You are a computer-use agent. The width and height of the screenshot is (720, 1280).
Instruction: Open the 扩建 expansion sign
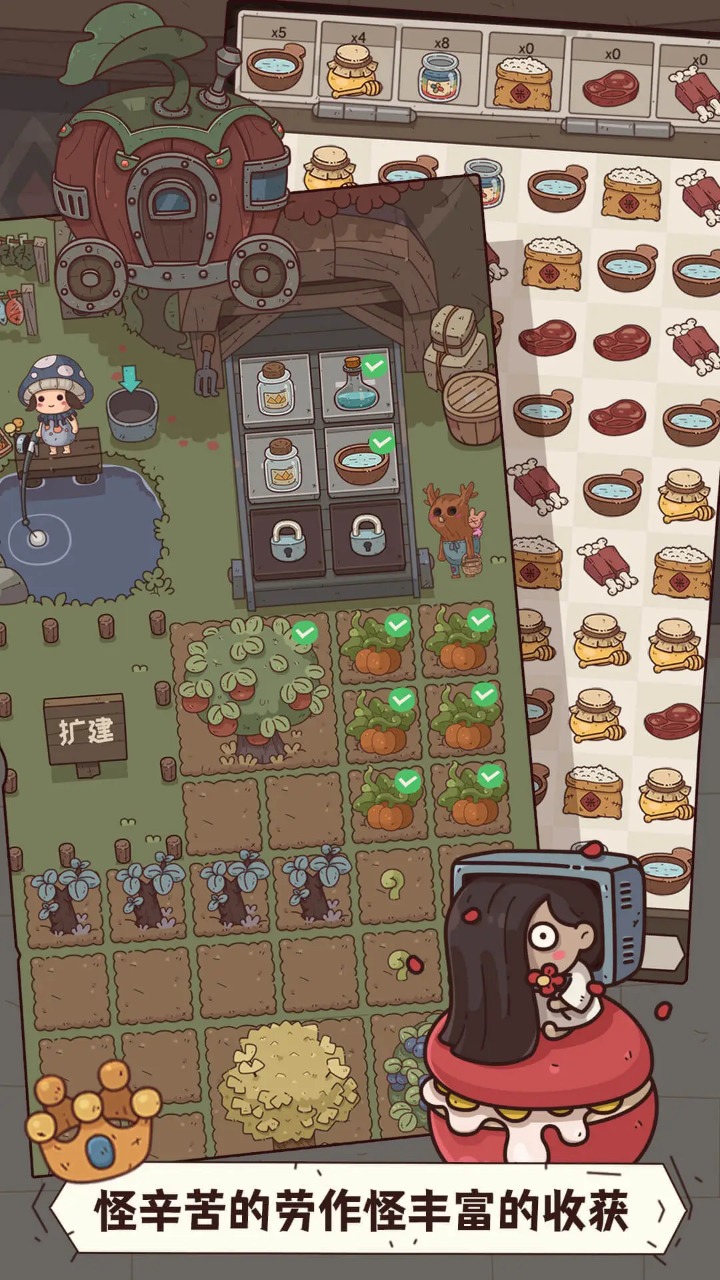coord(85,730)
